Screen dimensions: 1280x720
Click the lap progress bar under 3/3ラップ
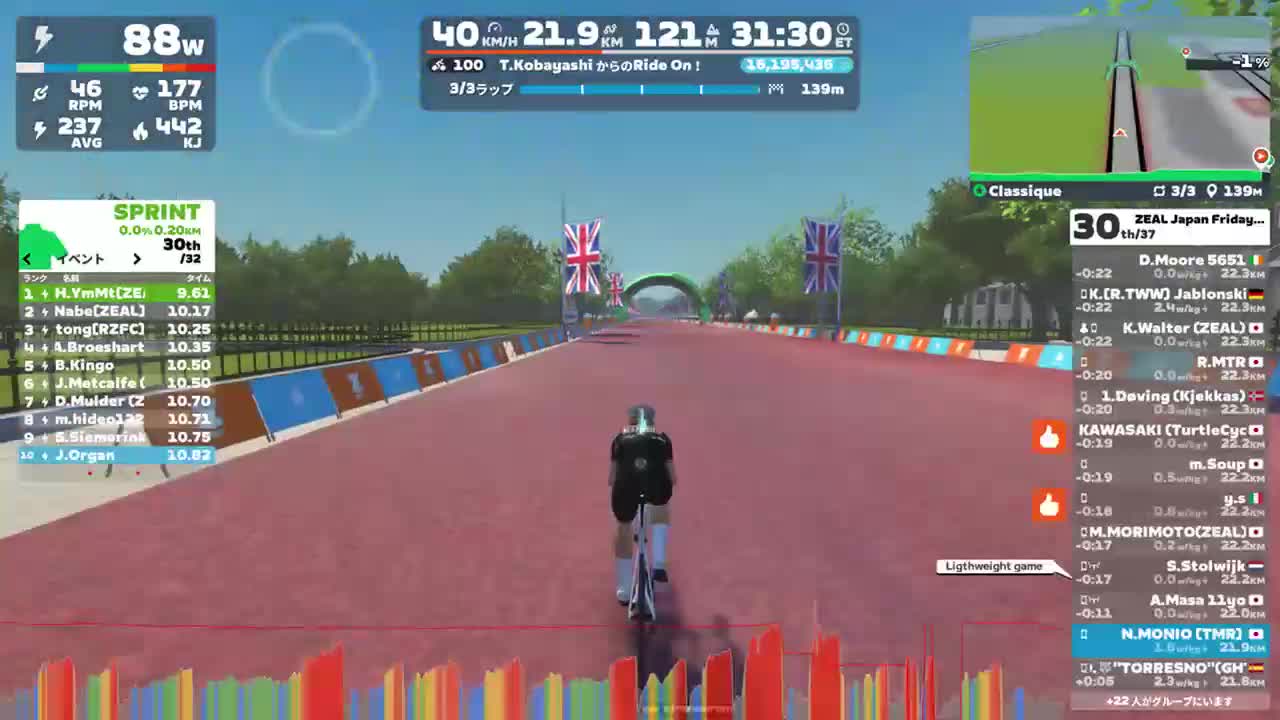[638, 89]
